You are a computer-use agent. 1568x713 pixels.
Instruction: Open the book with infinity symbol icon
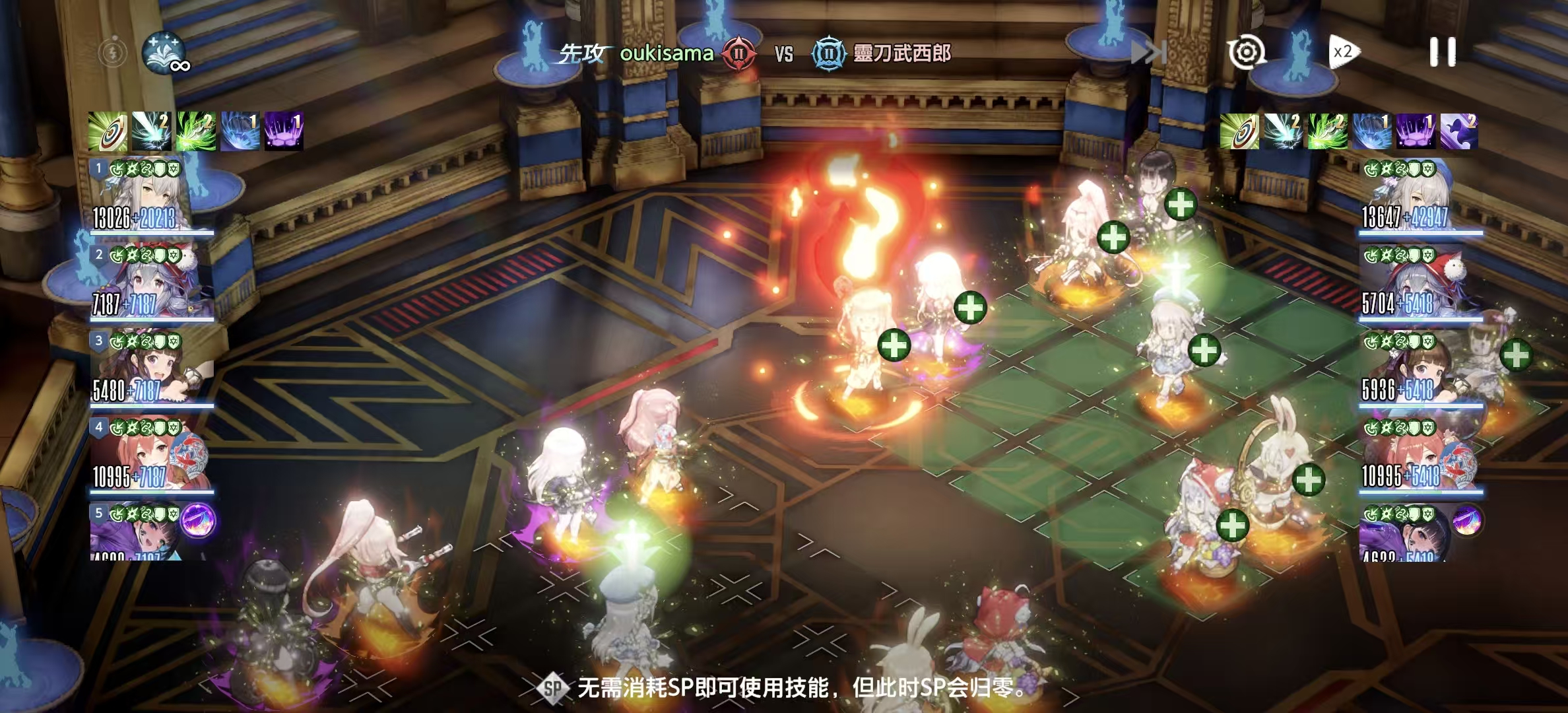tap(164, 52)
